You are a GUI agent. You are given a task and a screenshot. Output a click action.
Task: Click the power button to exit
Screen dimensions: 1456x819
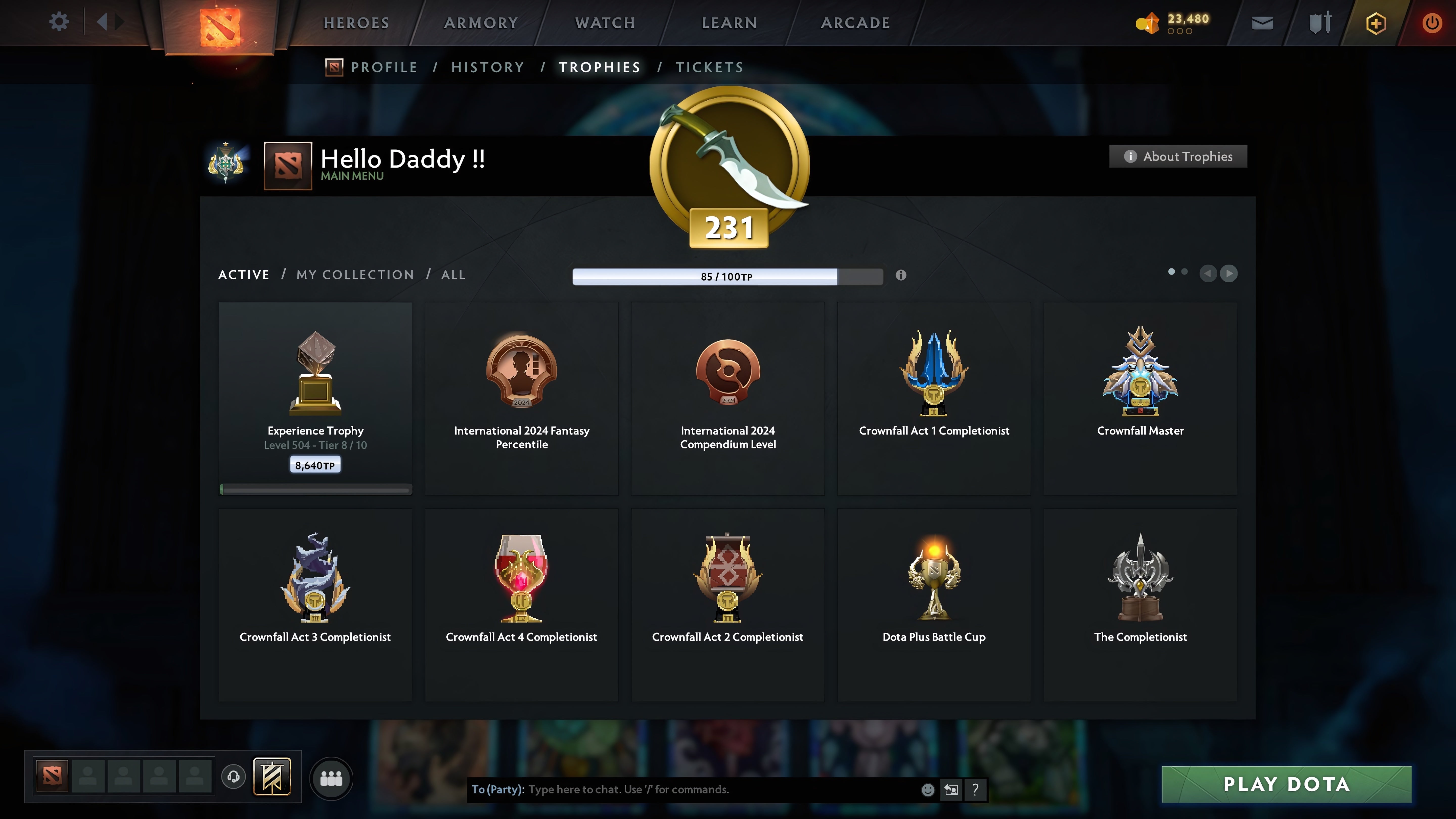(x=1432, y=22)
